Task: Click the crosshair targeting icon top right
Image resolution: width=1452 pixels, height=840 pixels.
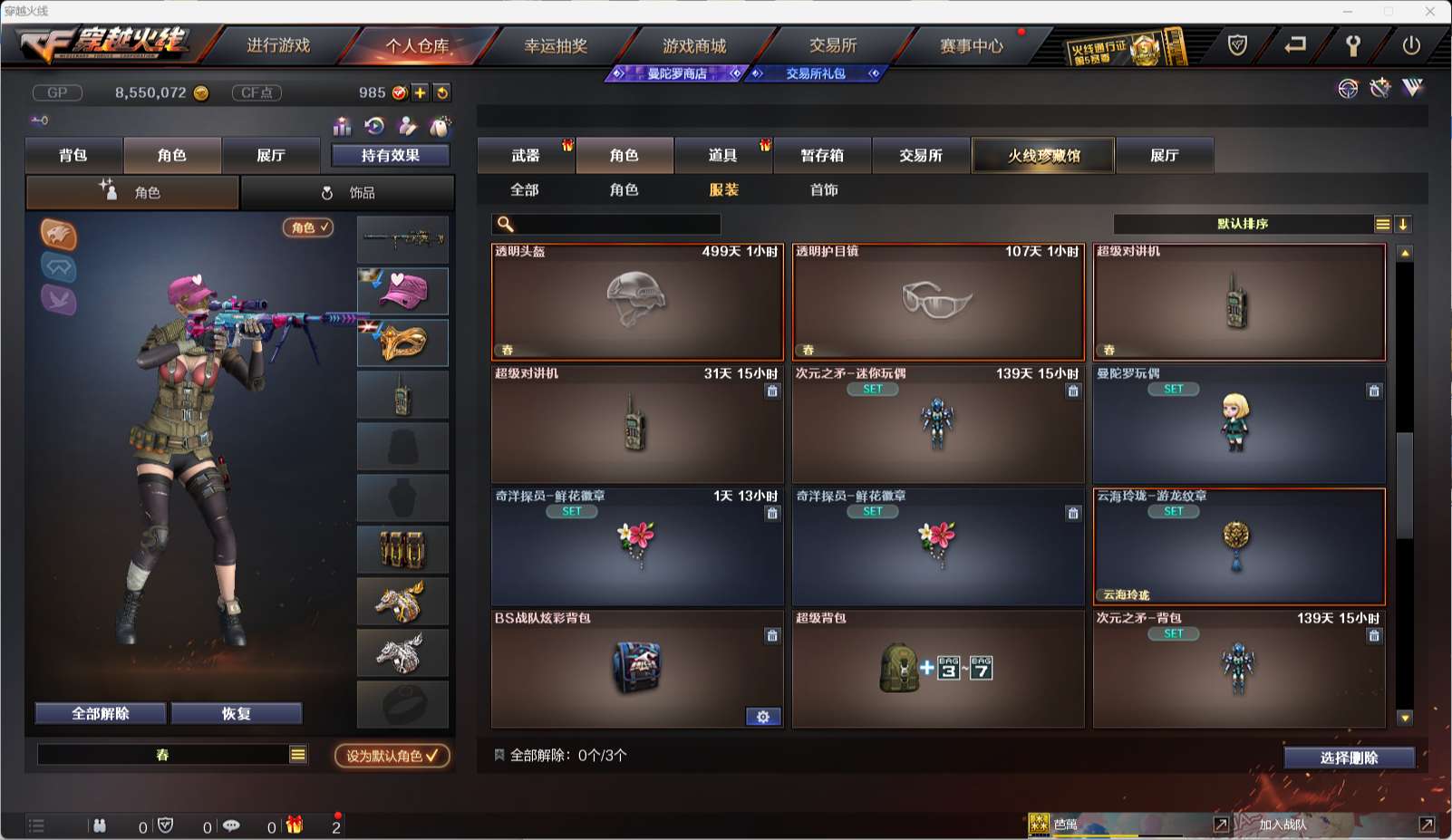Action: [x=1347, y=89]
